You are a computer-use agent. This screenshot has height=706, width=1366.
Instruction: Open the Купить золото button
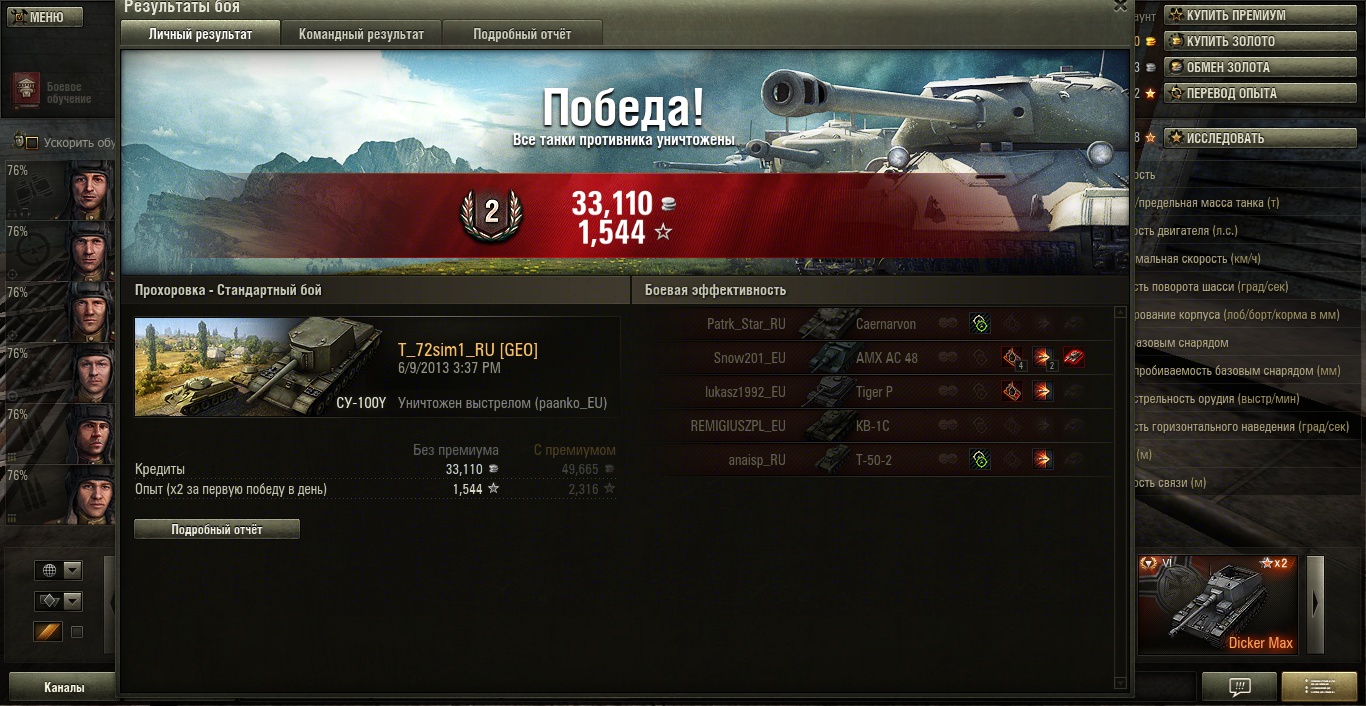1237,42
